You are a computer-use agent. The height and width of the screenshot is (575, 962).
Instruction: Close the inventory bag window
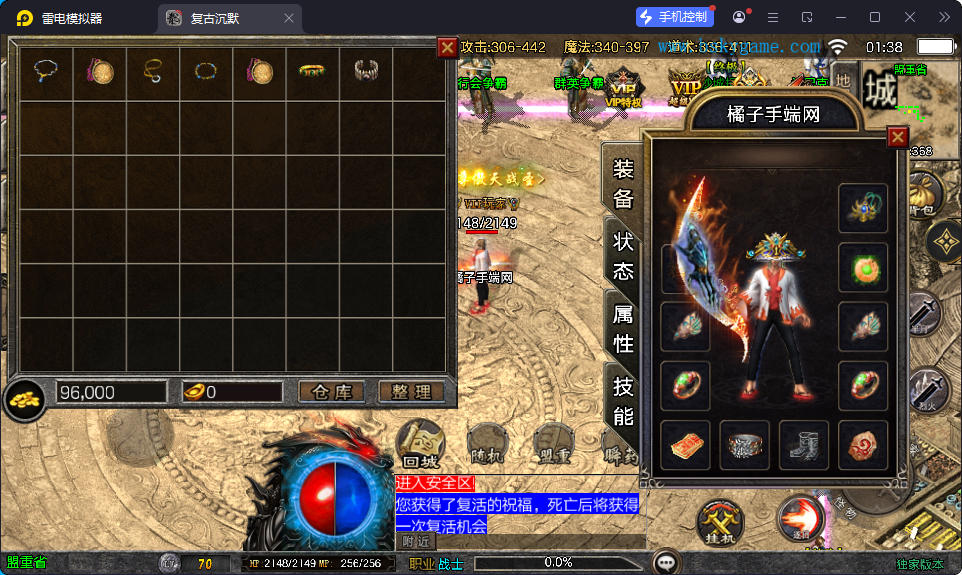tap(447, 47)
